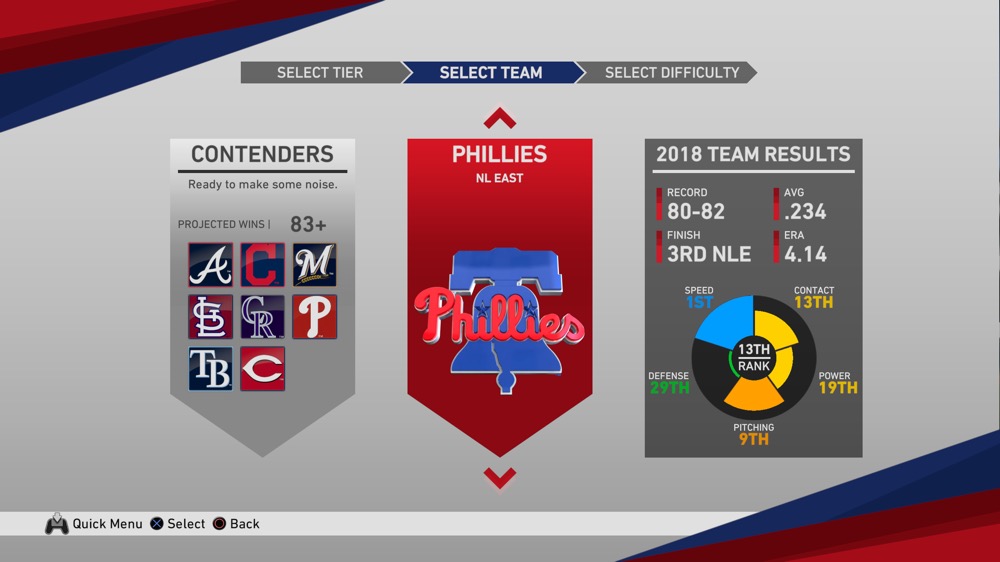Confirm the Phillies team banner
Viewport: 1000px width, 562px height.
coord(500,300)
